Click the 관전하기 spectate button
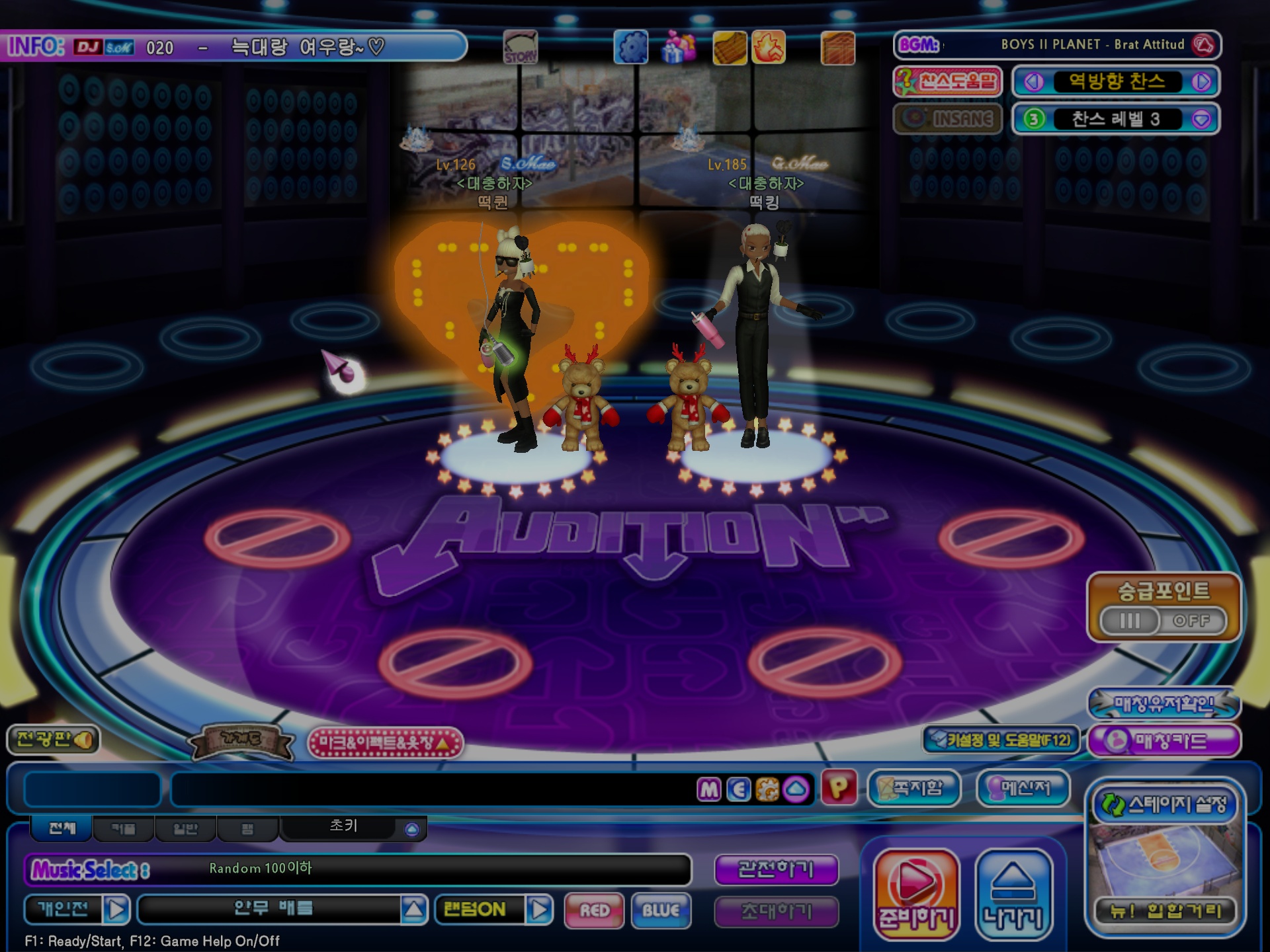 coord(776,869)
